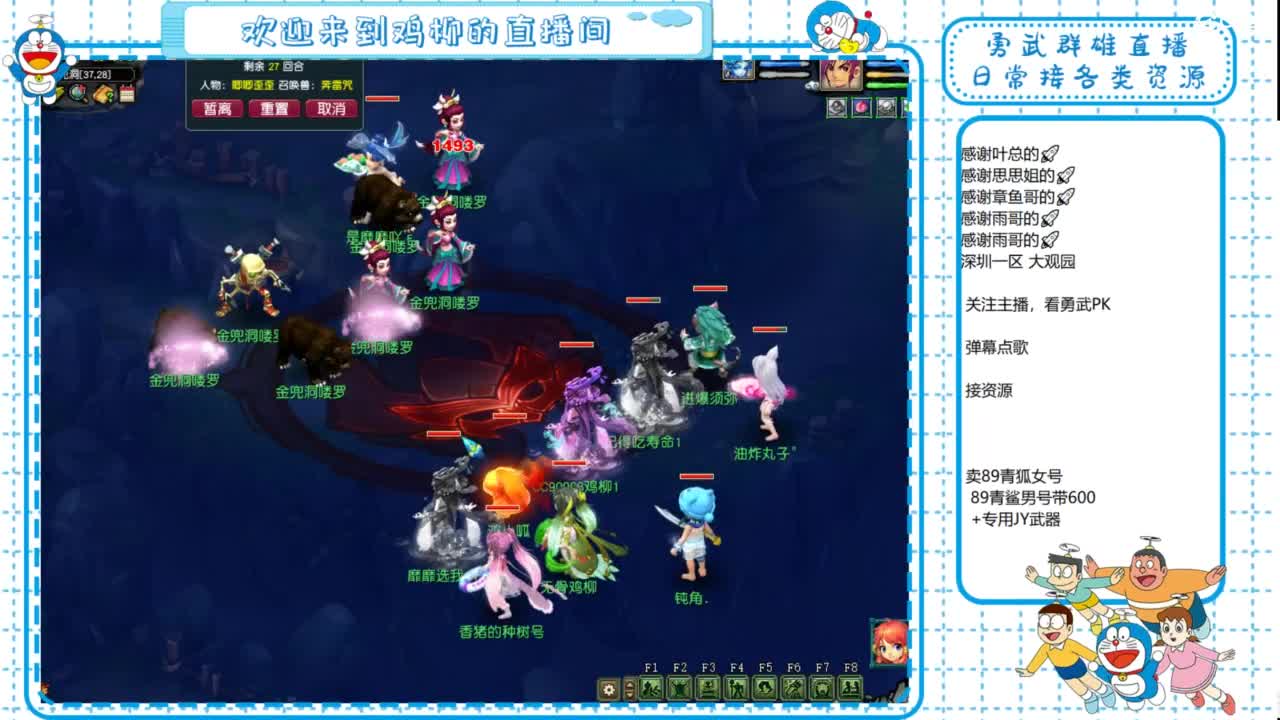This screenshot has height=720, width=1280.
Task: Click the 暂离 button in the battle panel
Action: [217, 108]
